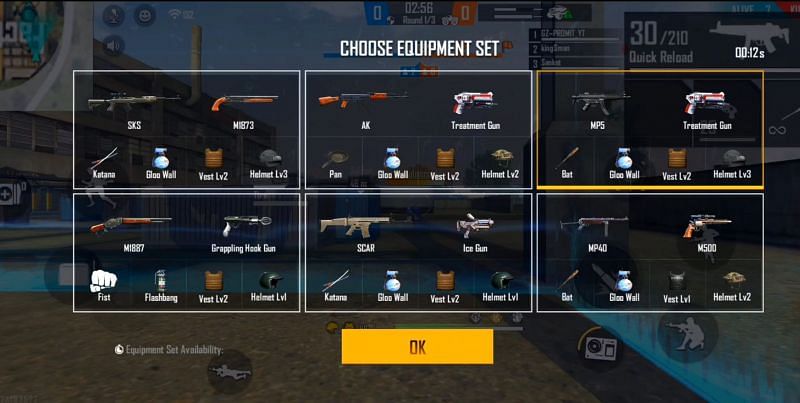This screenshot has width=800, height=403.
Task: Pick the MP5 and Treatment Gun set
Action: [650, 129]
